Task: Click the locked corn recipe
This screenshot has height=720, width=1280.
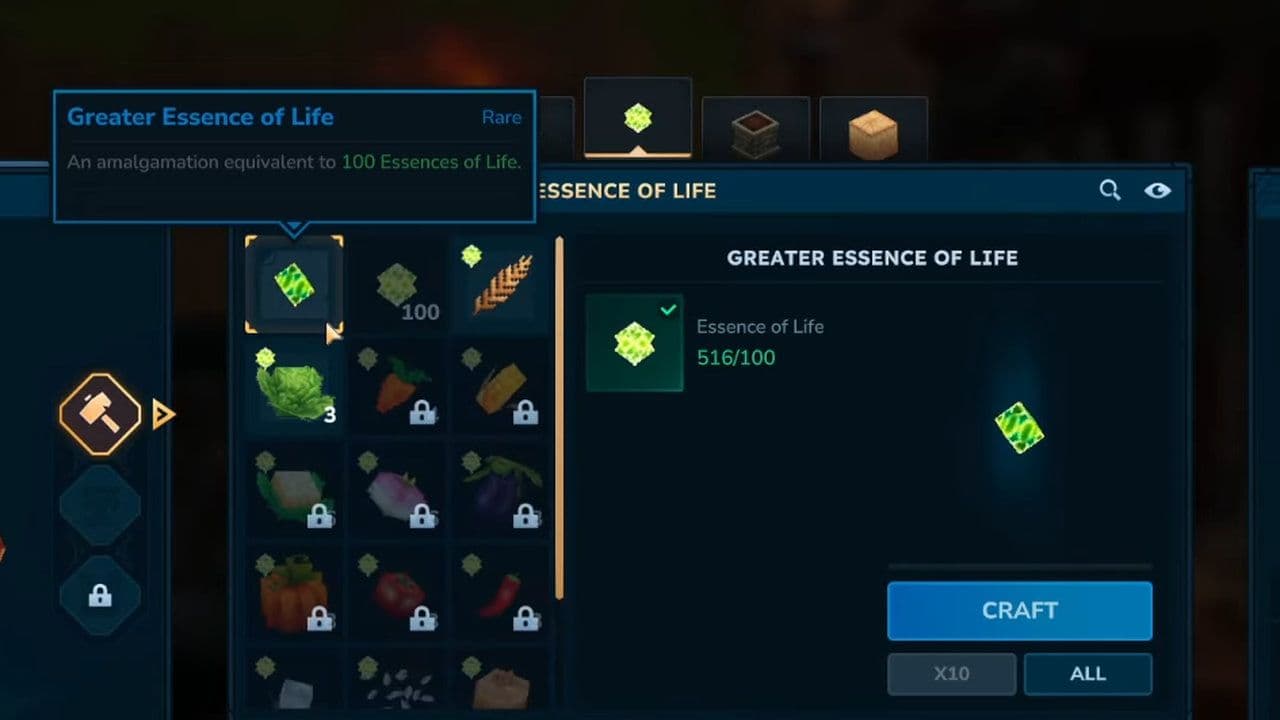Action: (499, 388)
